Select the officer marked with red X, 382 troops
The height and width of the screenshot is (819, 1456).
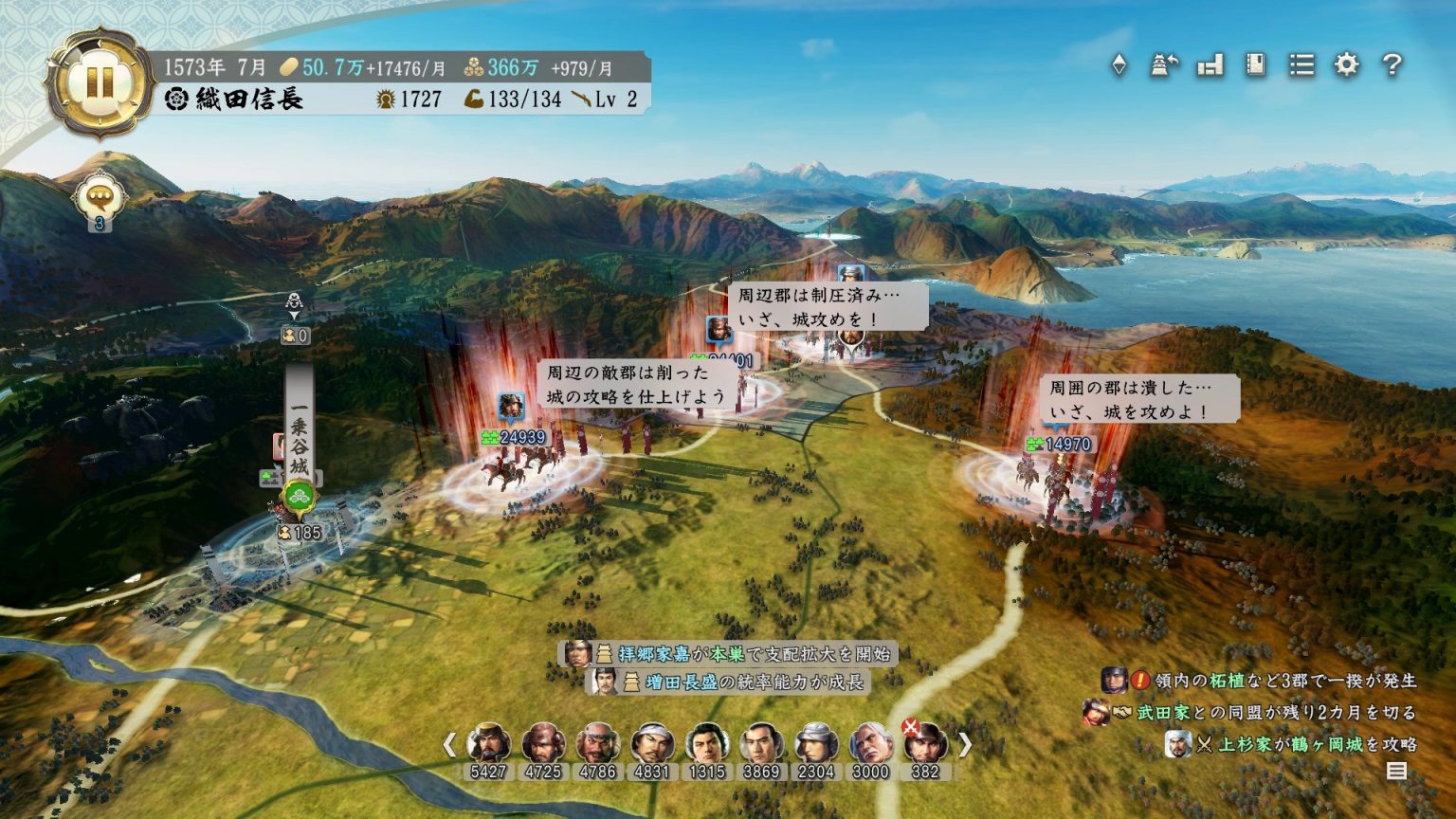(925, 744)
